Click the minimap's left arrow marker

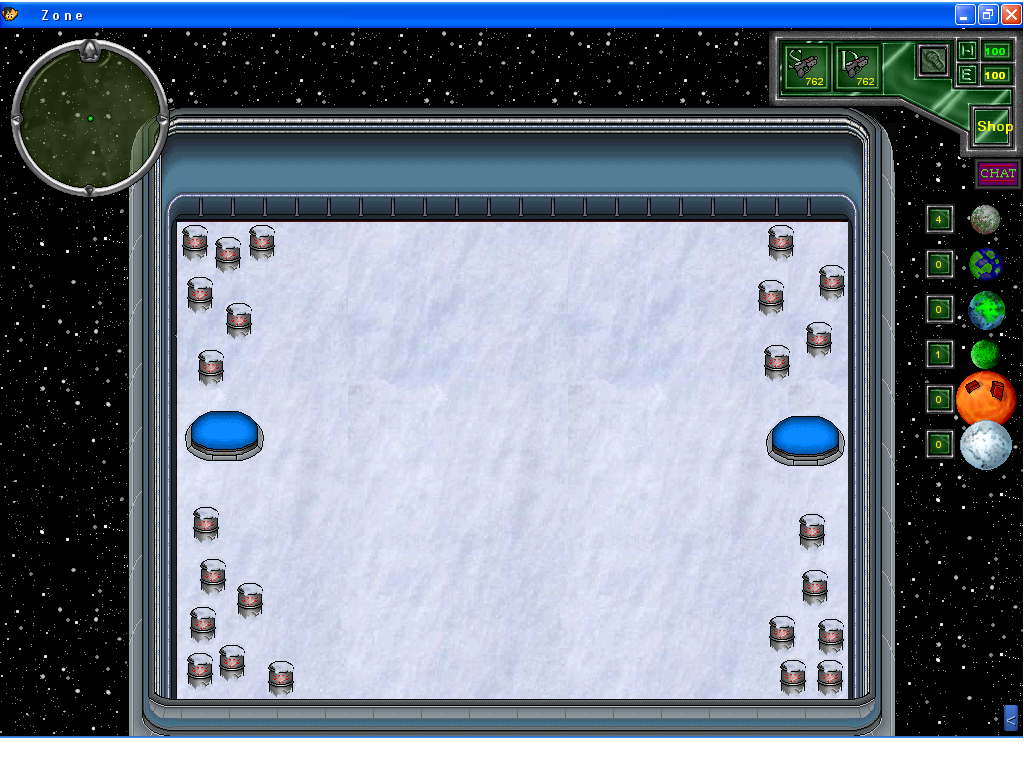click(x=17, y=119)
